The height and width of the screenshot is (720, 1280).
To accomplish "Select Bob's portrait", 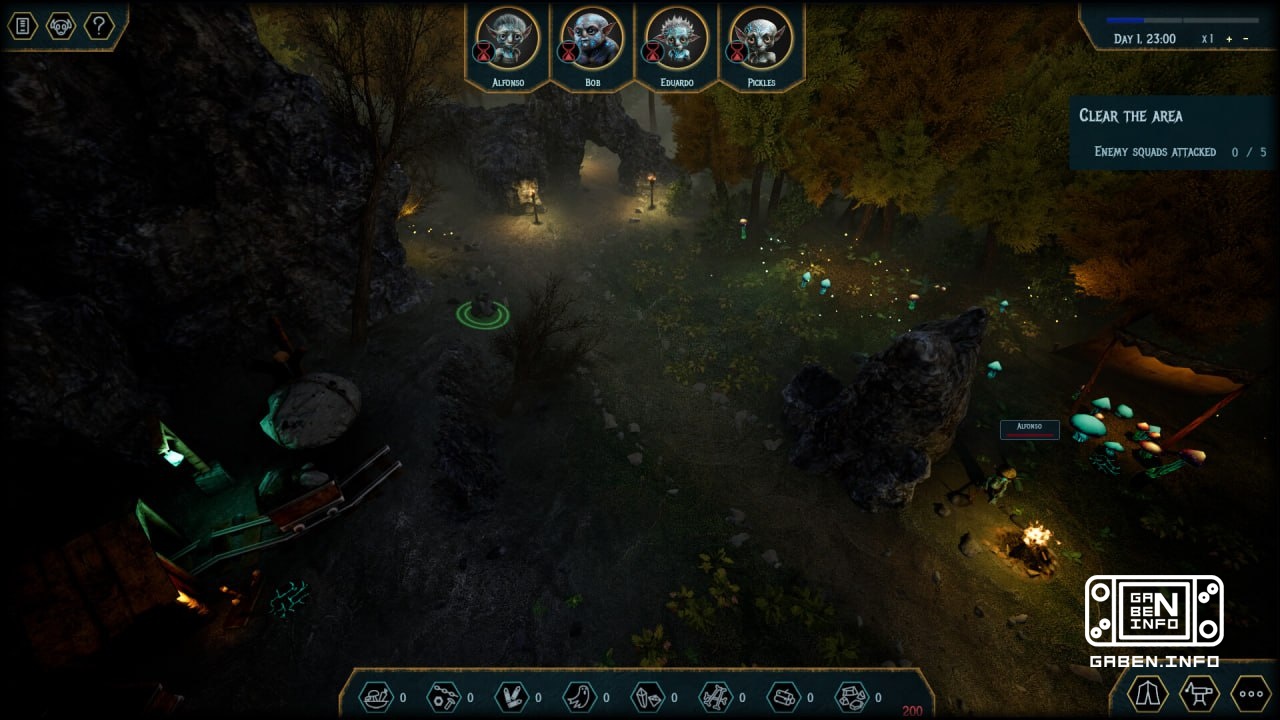I will coord(593,38).
